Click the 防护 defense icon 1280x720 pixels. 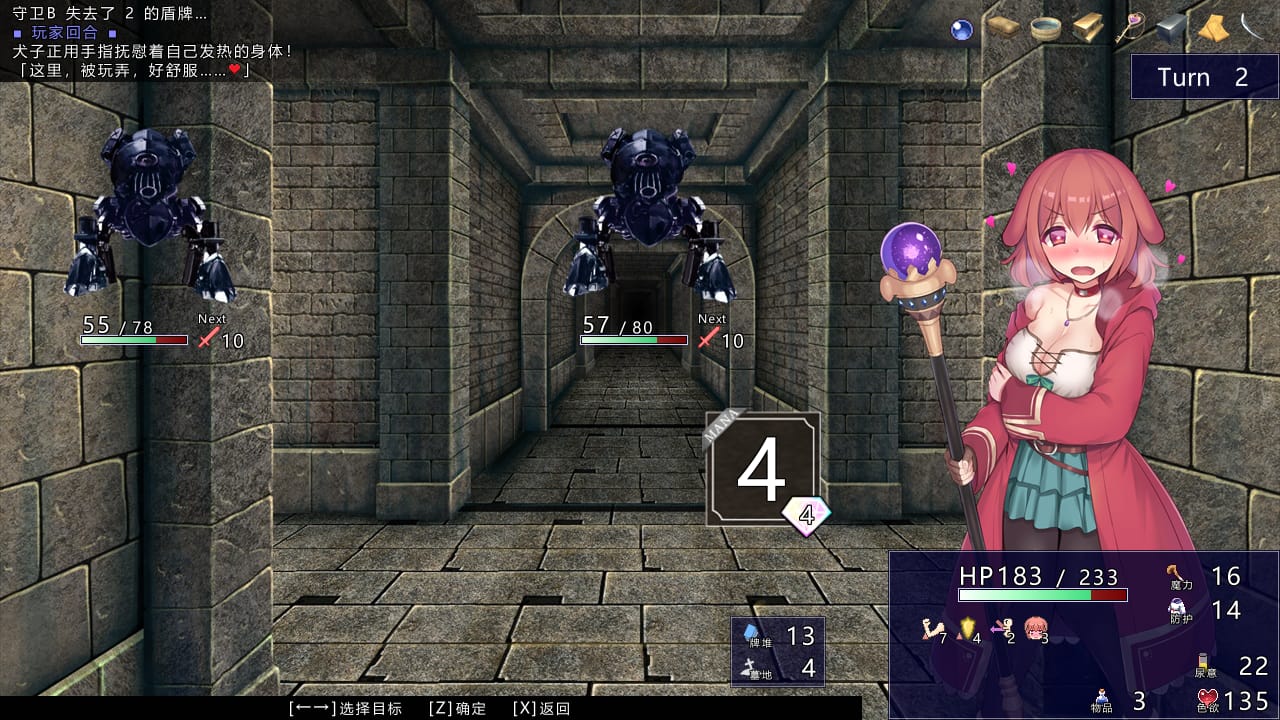tap(1176, 606)
